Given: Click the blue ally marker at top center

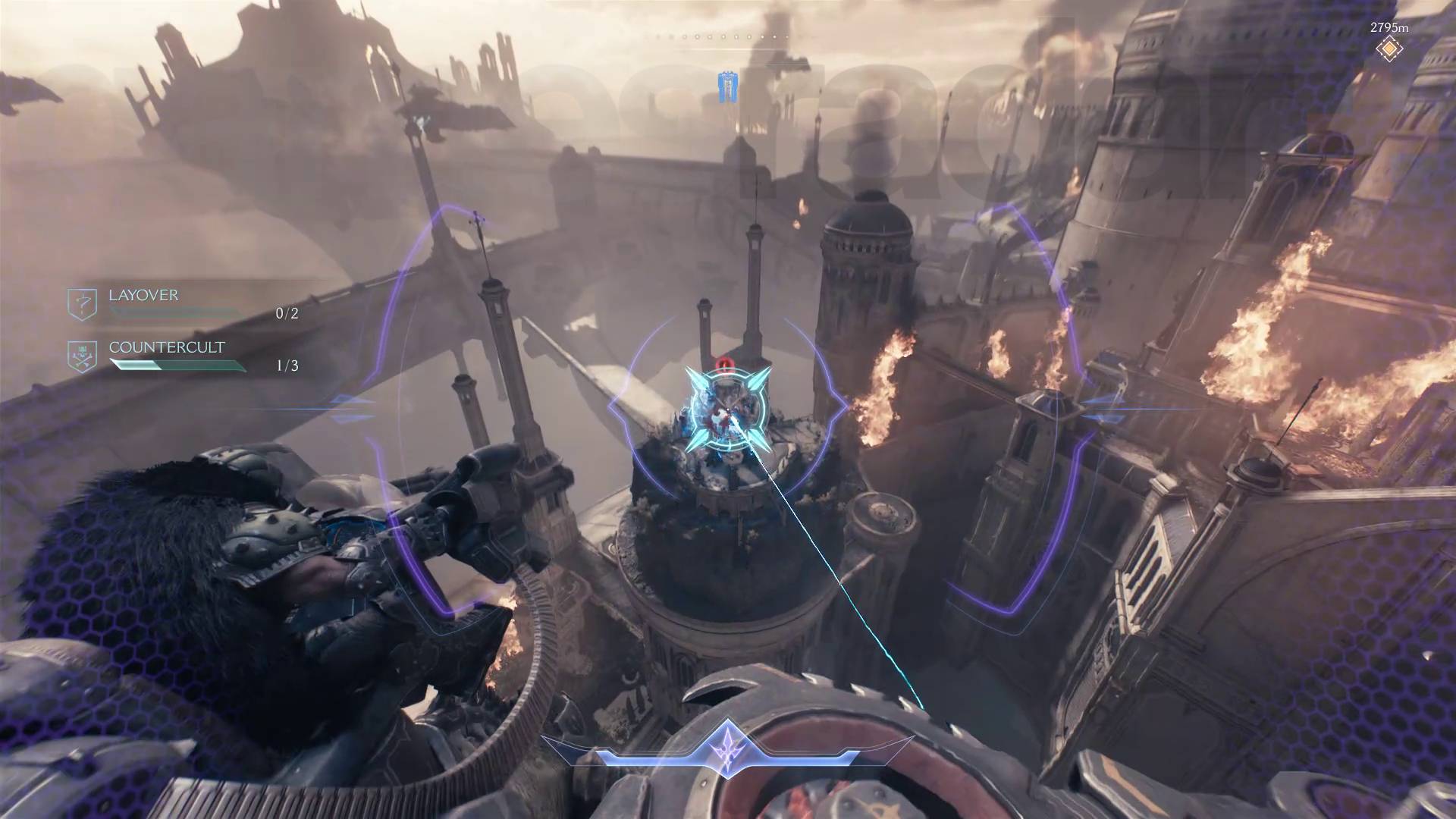Looking at the screenshot, I should 730,86.
